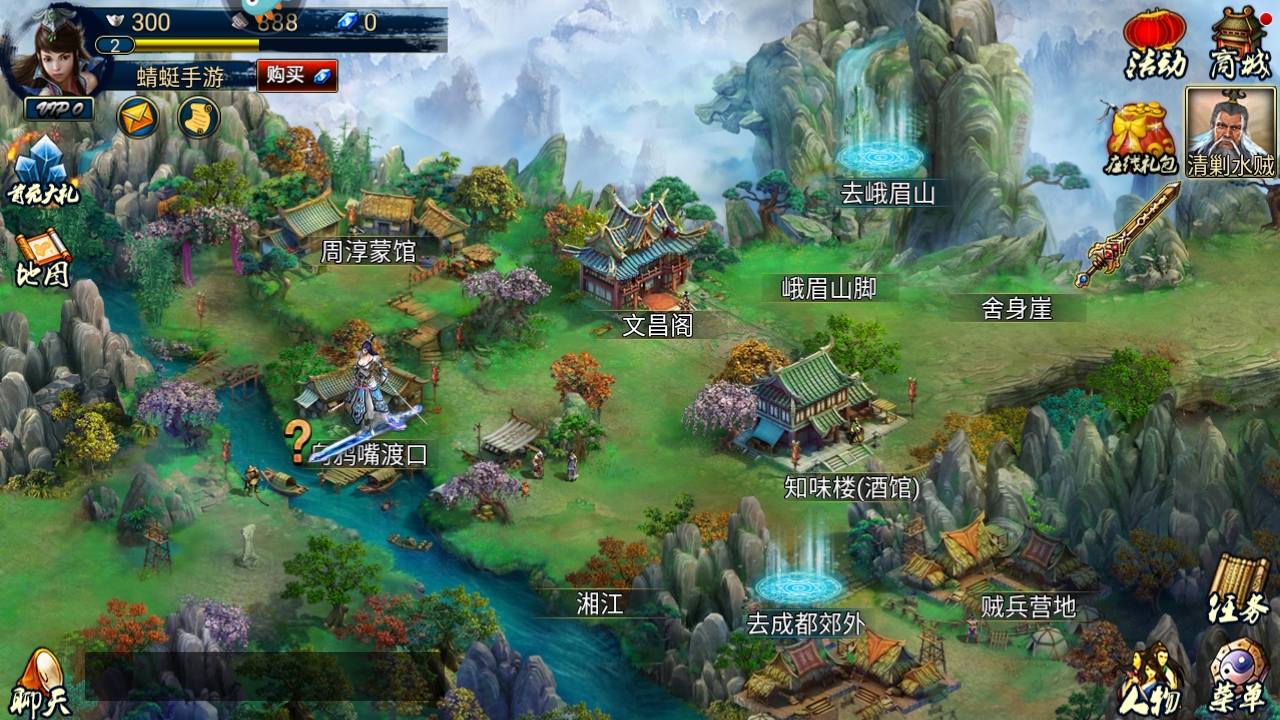Open the VIP 0 badge
The height and width of the screenshot is (720, 1280).
tap(60, 109)
